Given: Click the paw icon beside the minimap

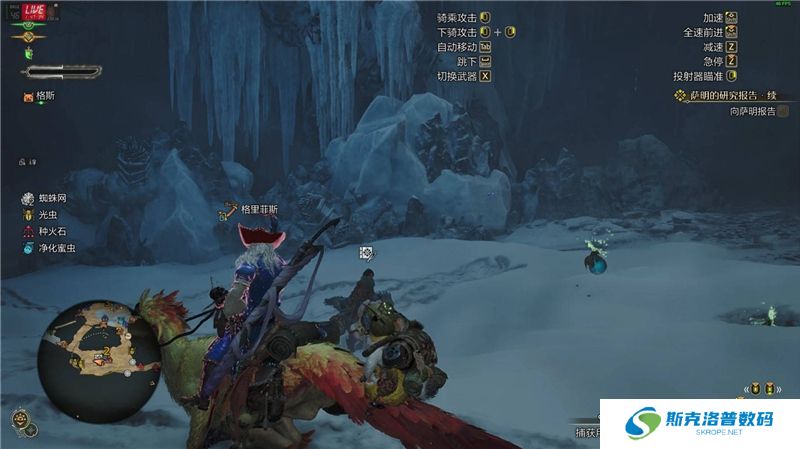Looking at the screenshot, I should pyautogui.click(x=18, y=417).
